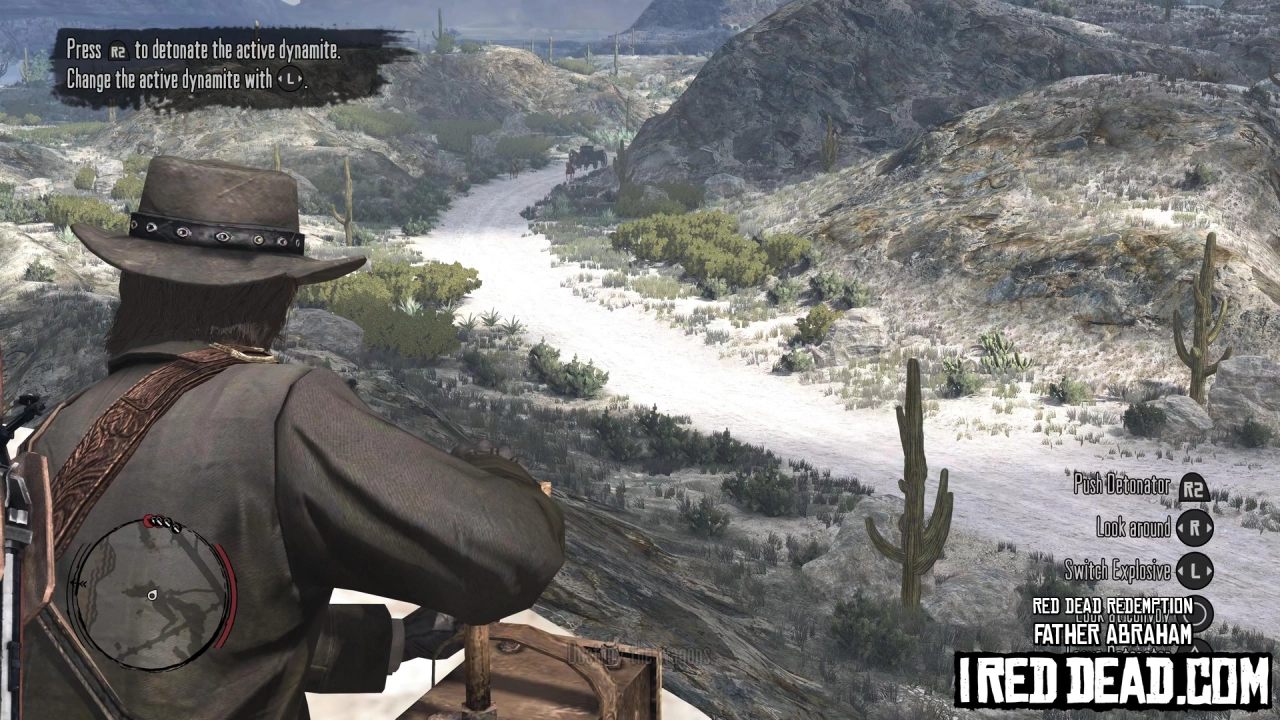Click the R2 icon in the tutorial message
The image size is (1280, 720).
click(x=118, y=50)
